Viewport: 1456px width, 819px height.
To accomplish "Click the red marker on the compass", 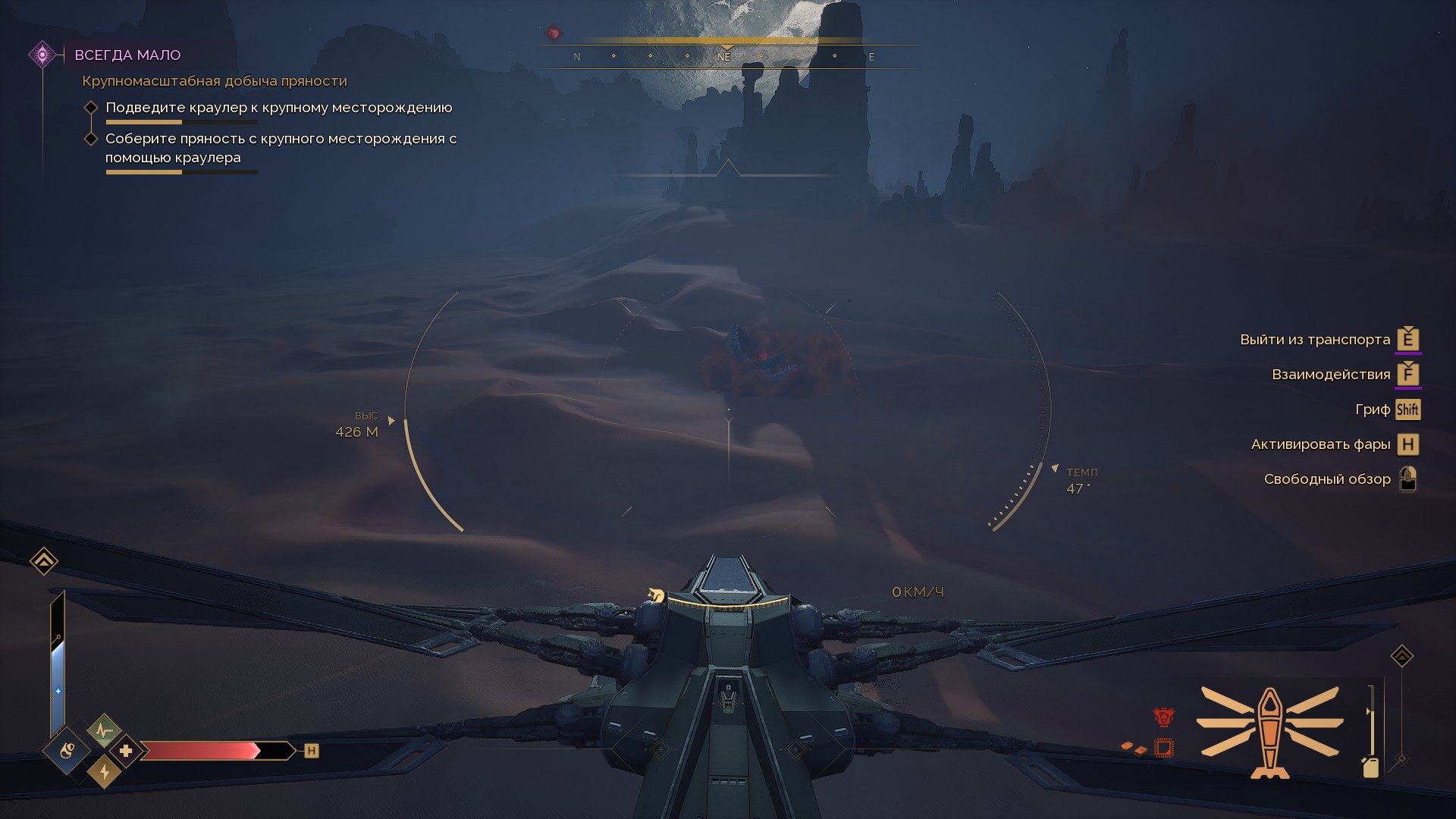I will [x=554, y=33].
